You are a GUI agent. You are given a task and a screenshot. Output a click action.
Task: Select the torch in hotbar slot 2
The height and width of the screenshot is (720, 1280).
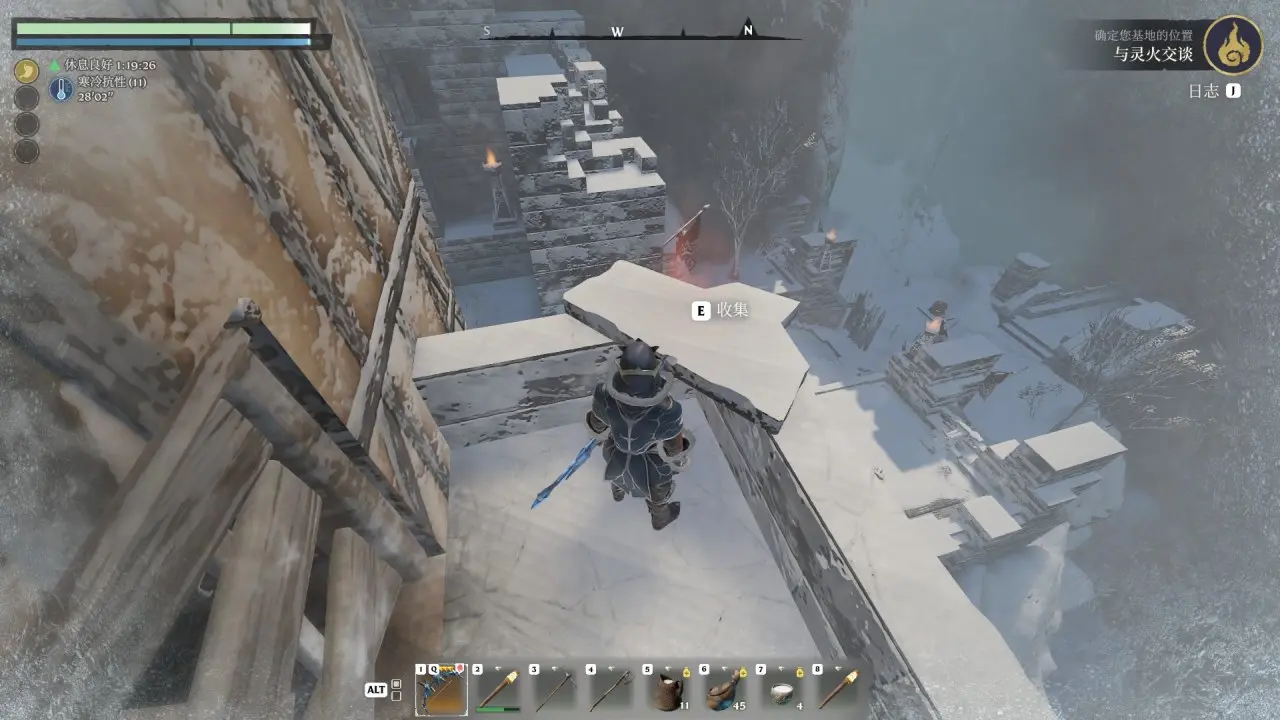tap(498, 689)
